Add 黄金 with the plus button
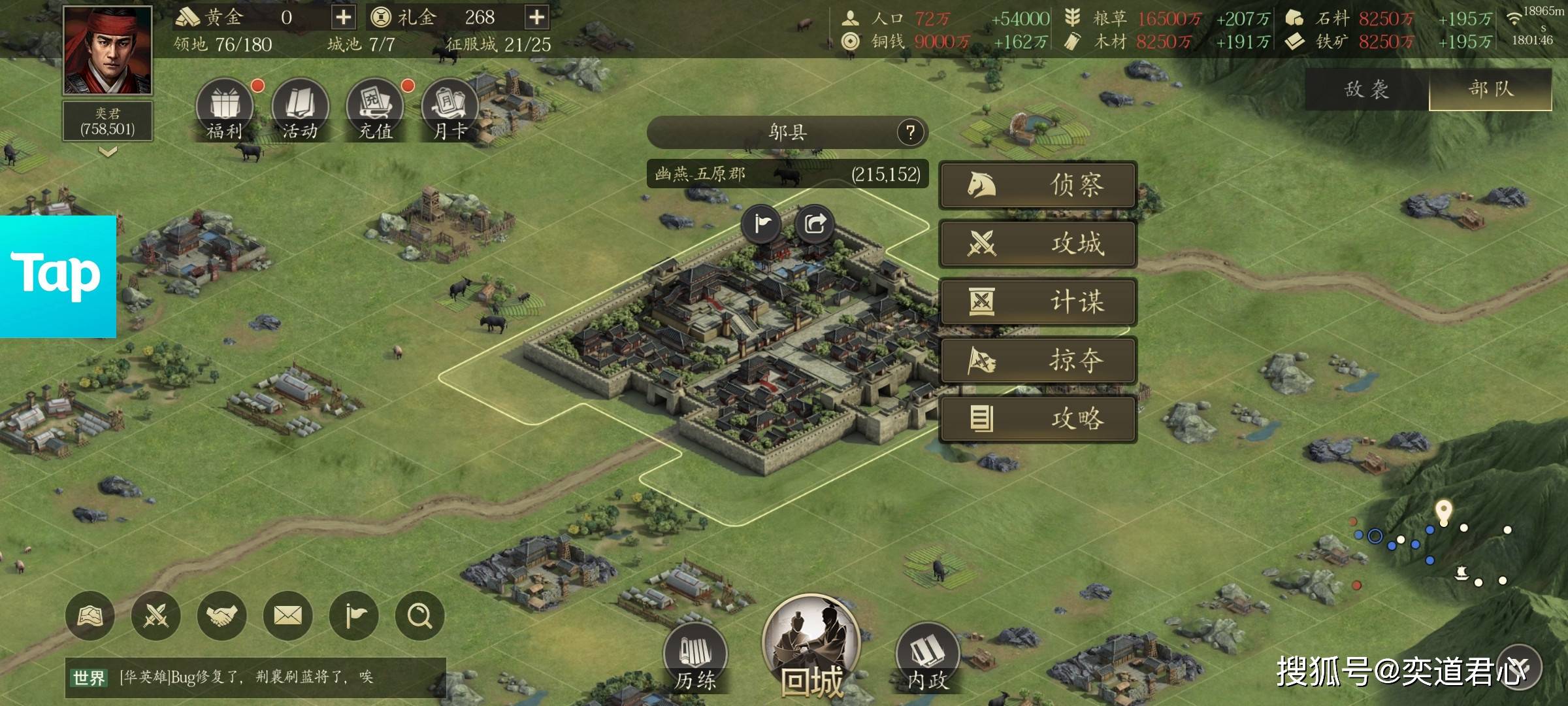 coord(343,17)
